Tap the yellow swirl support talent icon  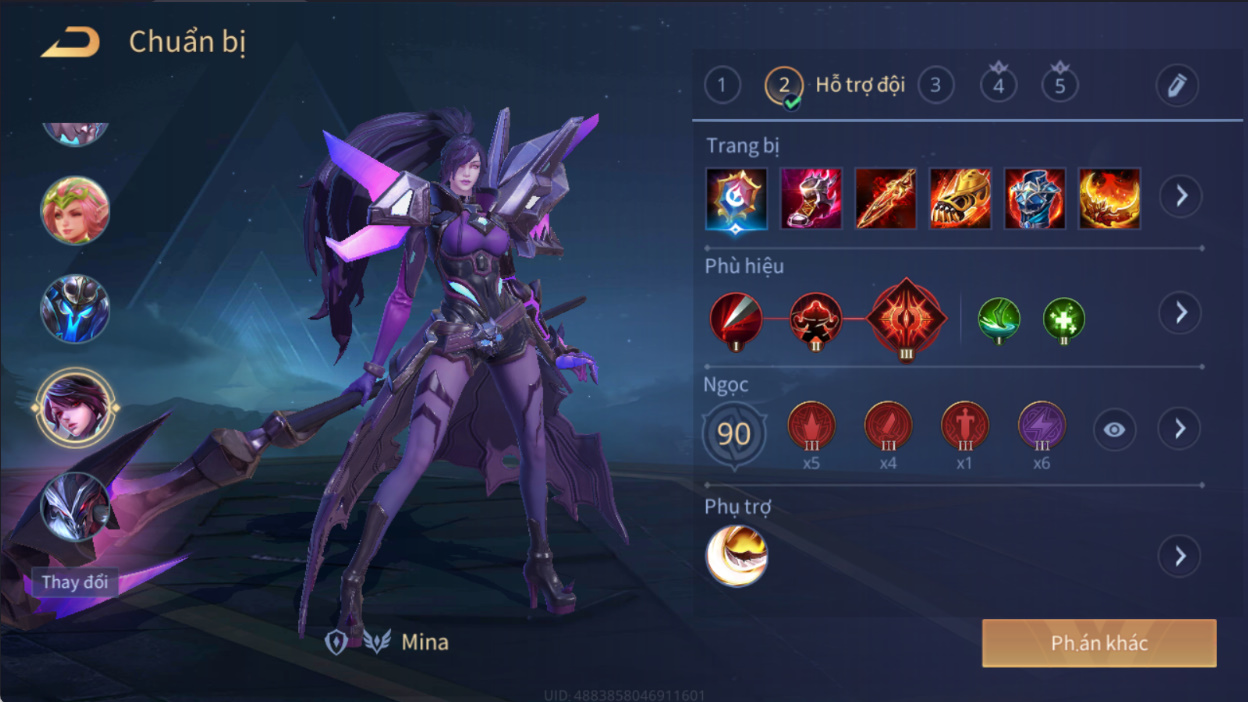737,556
